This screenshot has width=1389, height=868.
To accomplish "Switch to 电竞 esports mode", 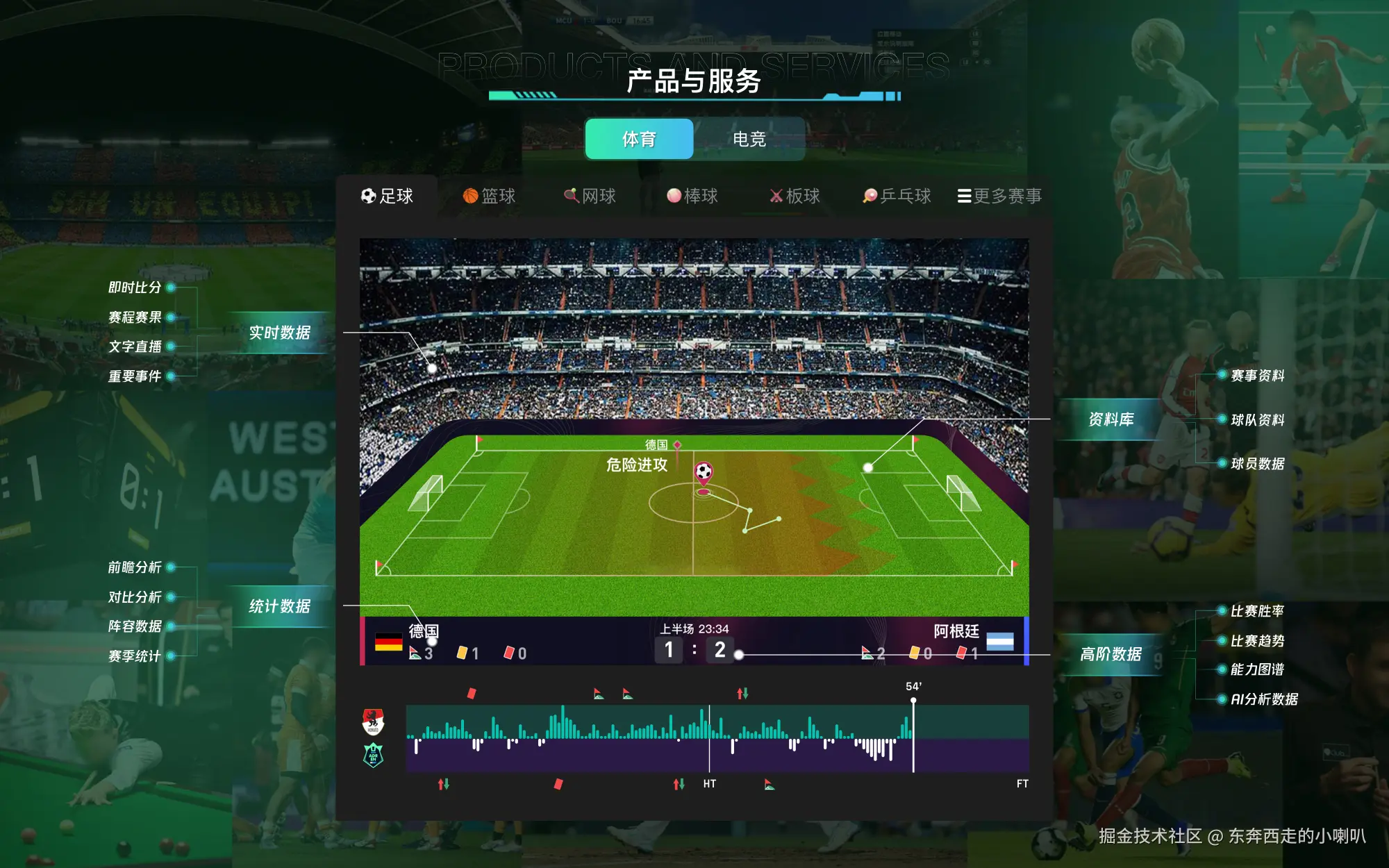I will point(749,140).
